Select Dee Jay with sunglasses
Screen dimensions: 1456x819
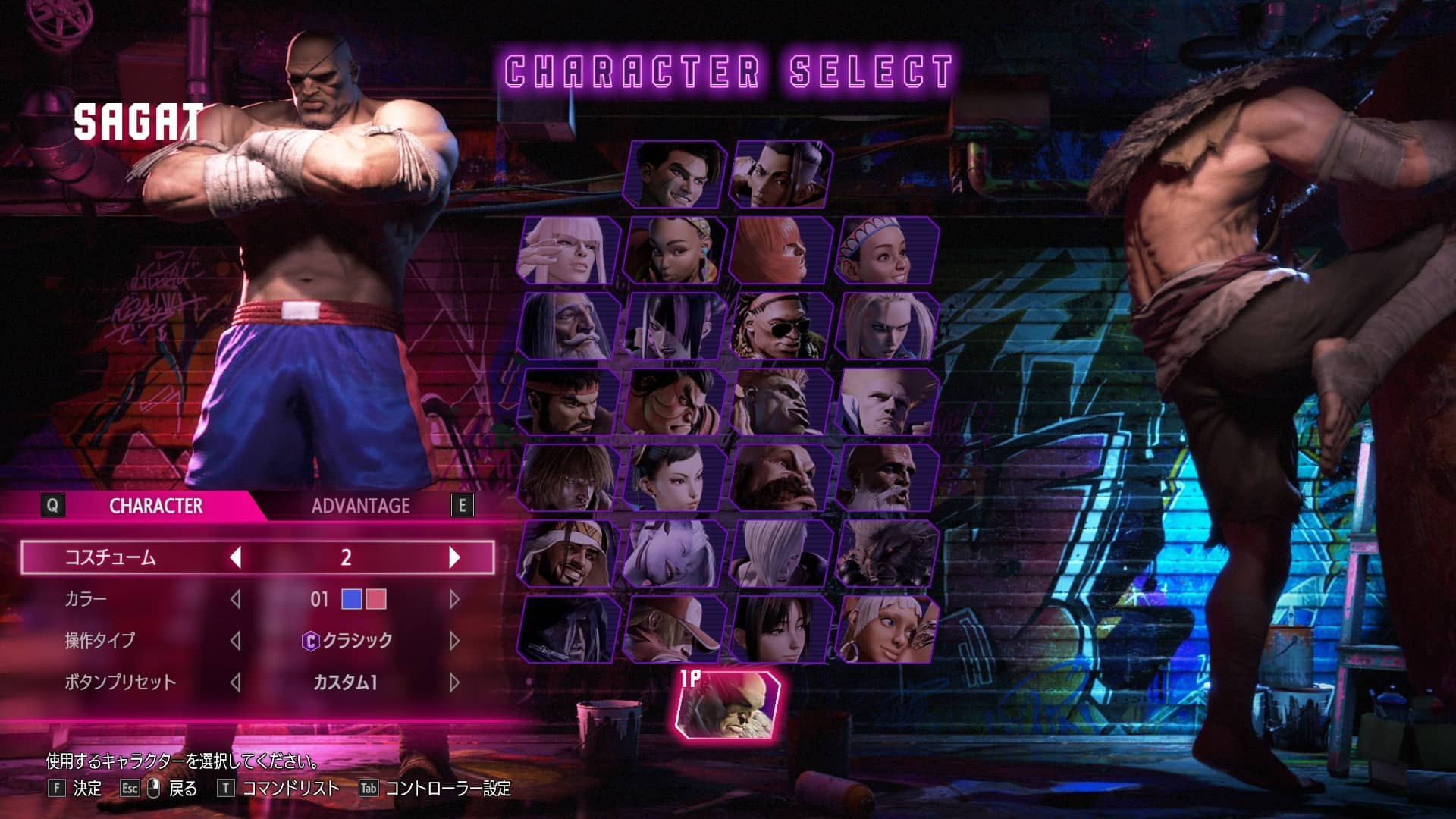(780, 326)
